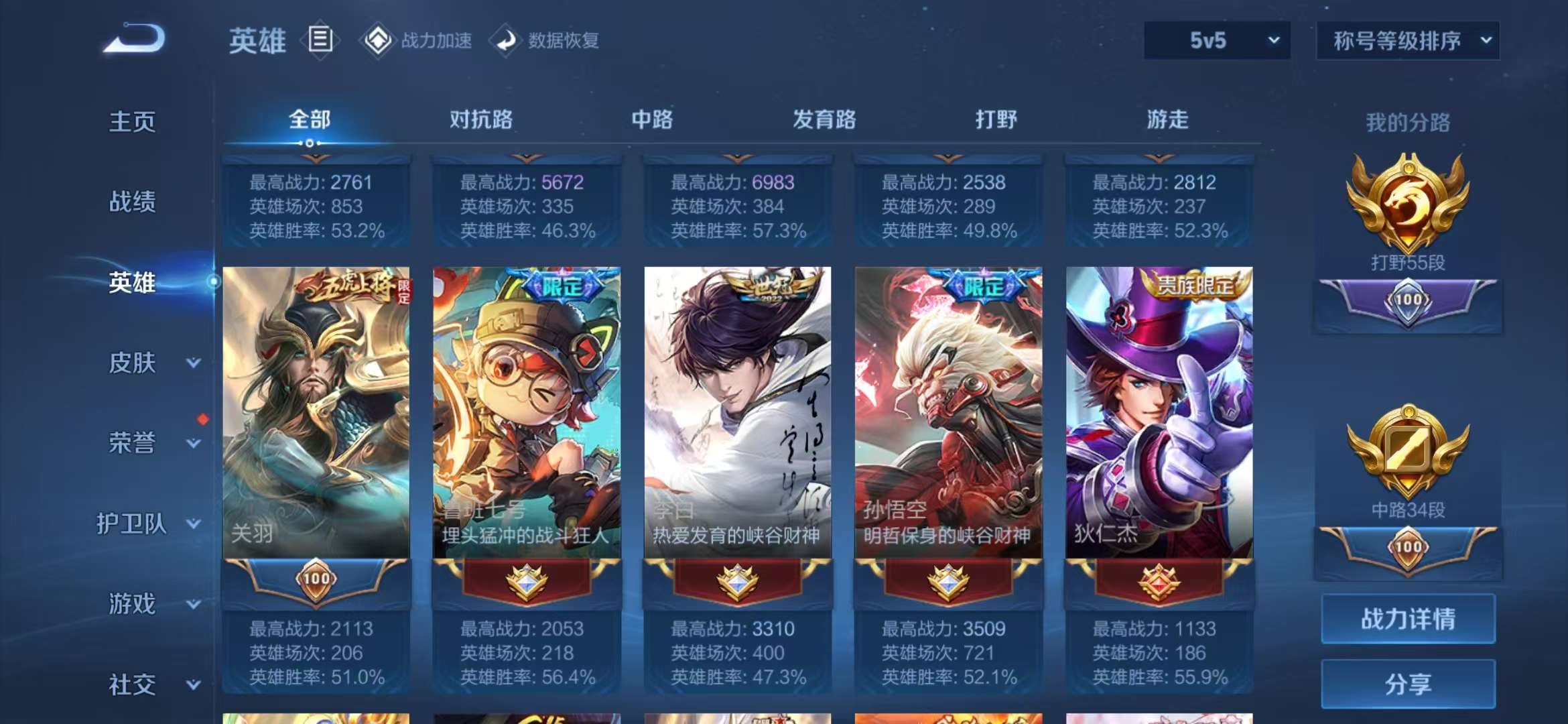Open the 5v5 mode dropdown
Screen dimensions: 1568x724
(1216, 40)
